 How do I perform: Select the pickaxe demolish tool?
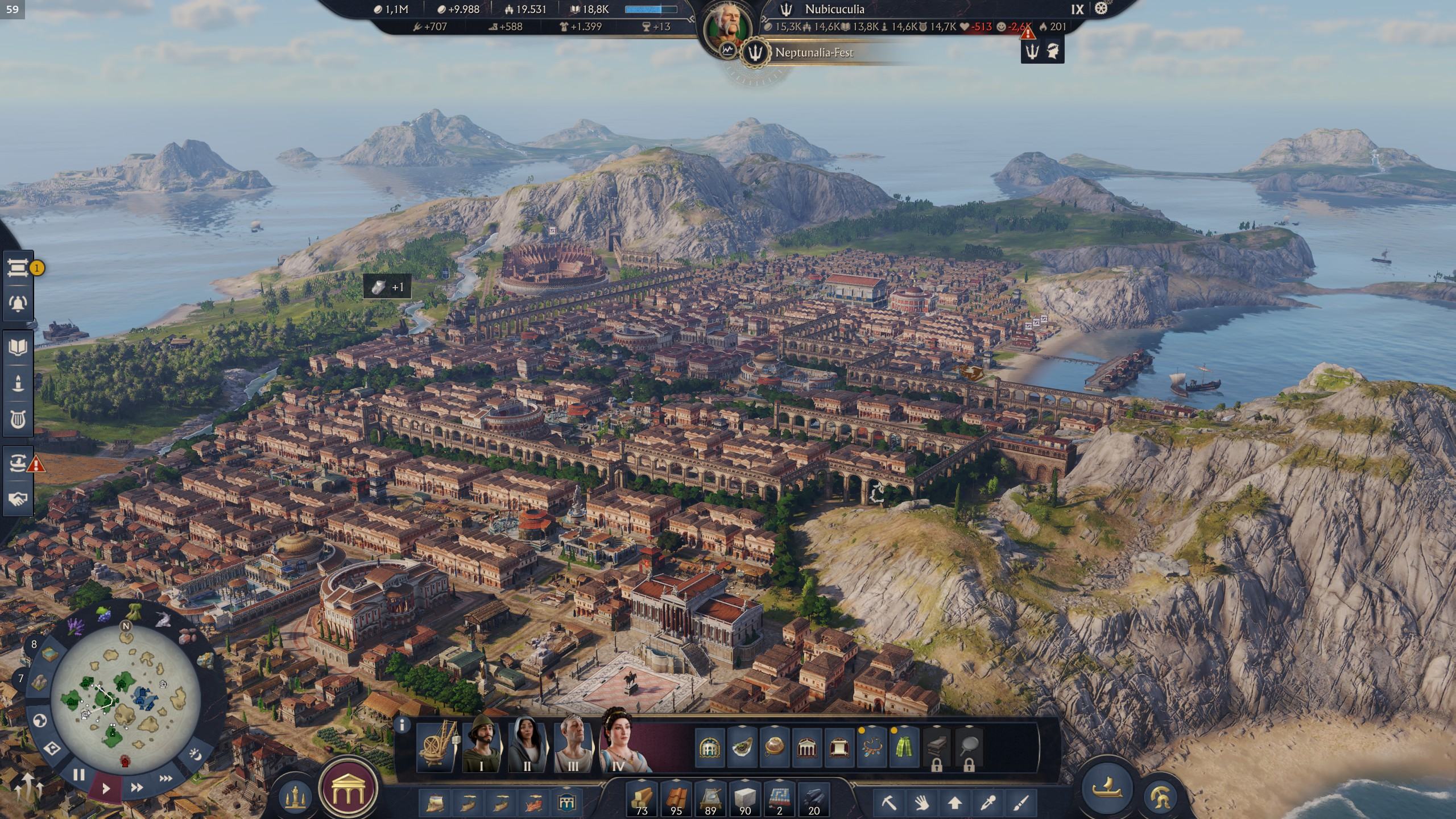[888, 803]
